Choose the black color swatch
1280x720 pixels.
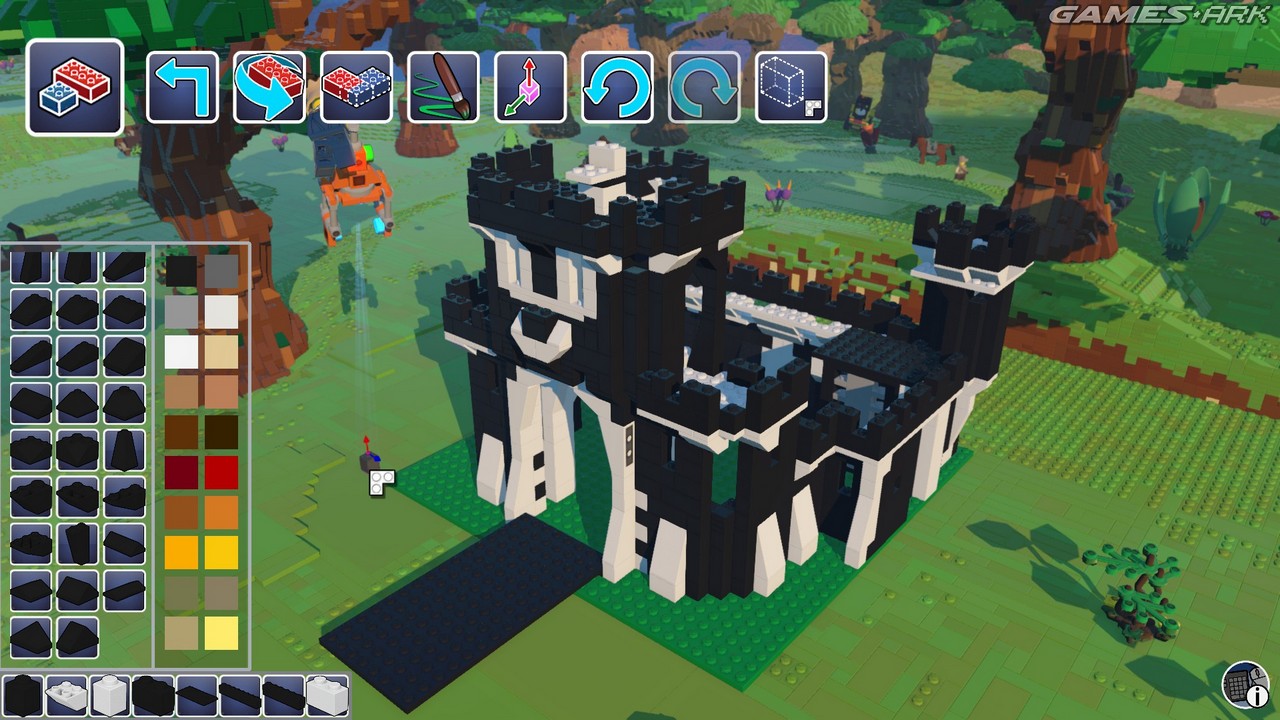click(x=181, y=271)
